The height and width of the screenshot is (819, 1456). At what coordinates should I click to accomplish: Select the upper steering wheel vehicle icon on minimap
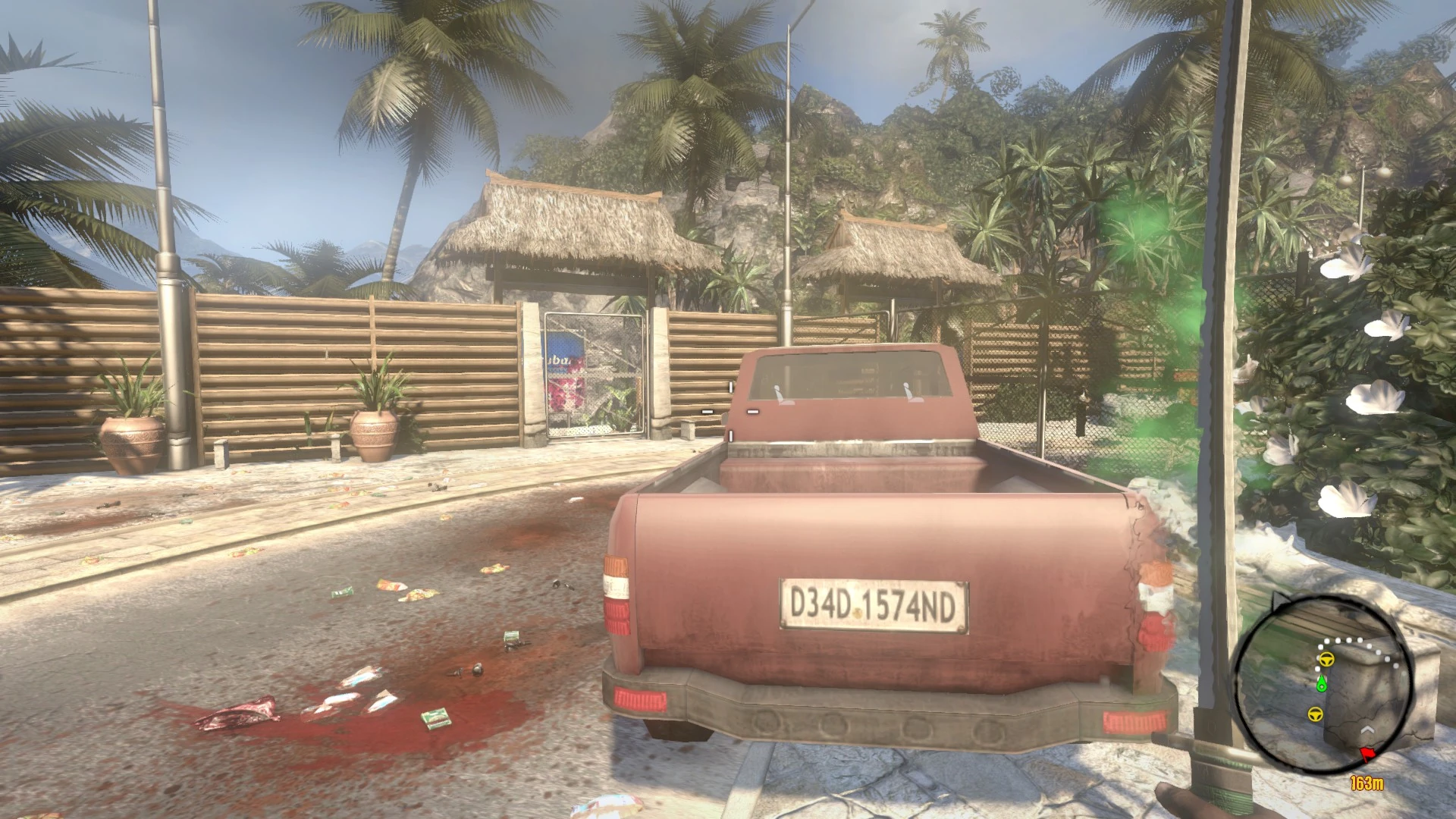(1327, 659)
